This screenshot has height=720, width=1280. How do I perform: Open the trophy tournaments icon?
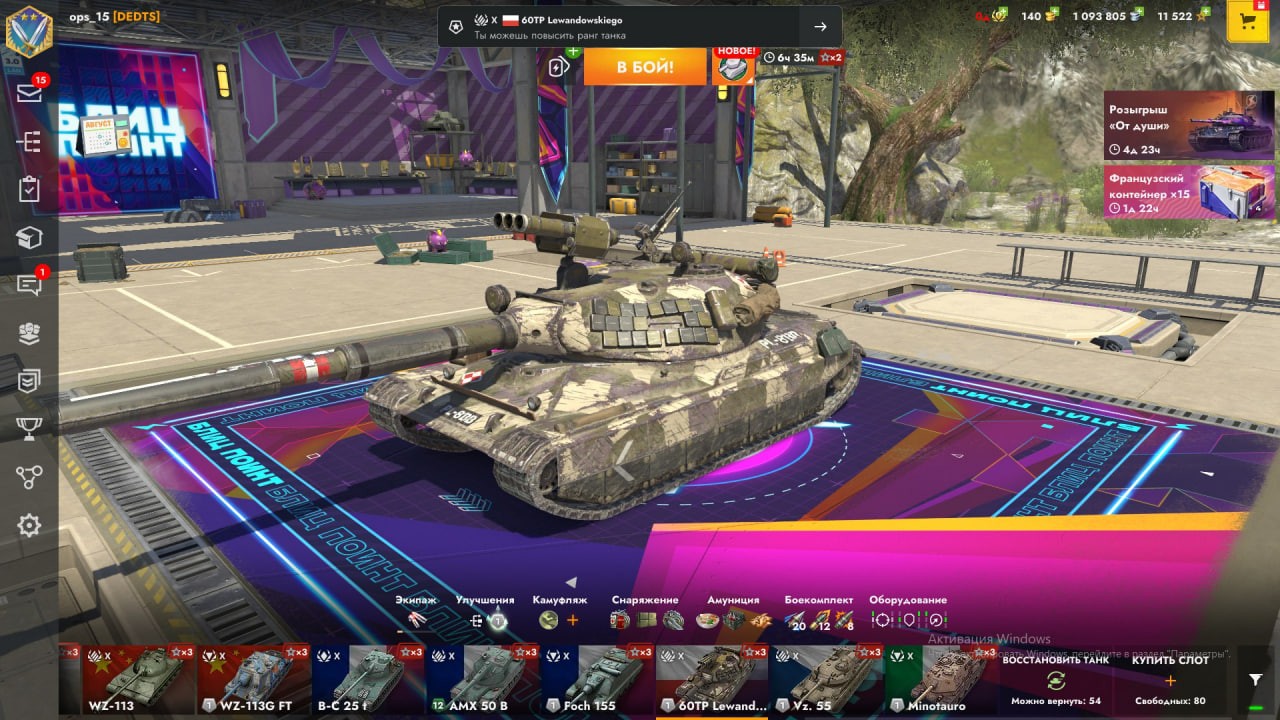[29, 429]
